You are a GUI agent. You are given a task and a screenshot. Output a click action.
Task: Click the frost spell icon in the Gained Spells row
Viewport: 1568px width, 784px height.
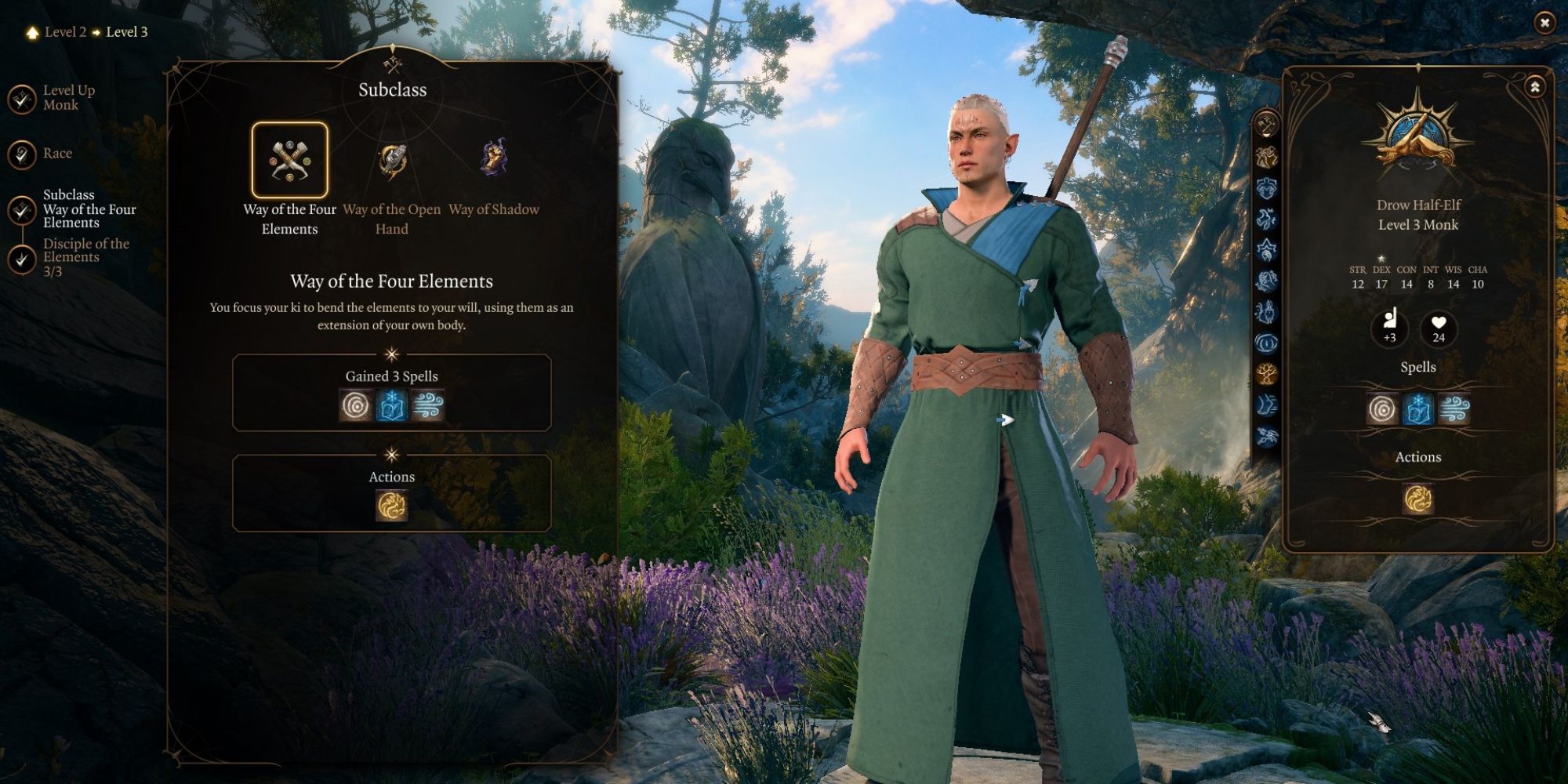(x=392, y=406)
